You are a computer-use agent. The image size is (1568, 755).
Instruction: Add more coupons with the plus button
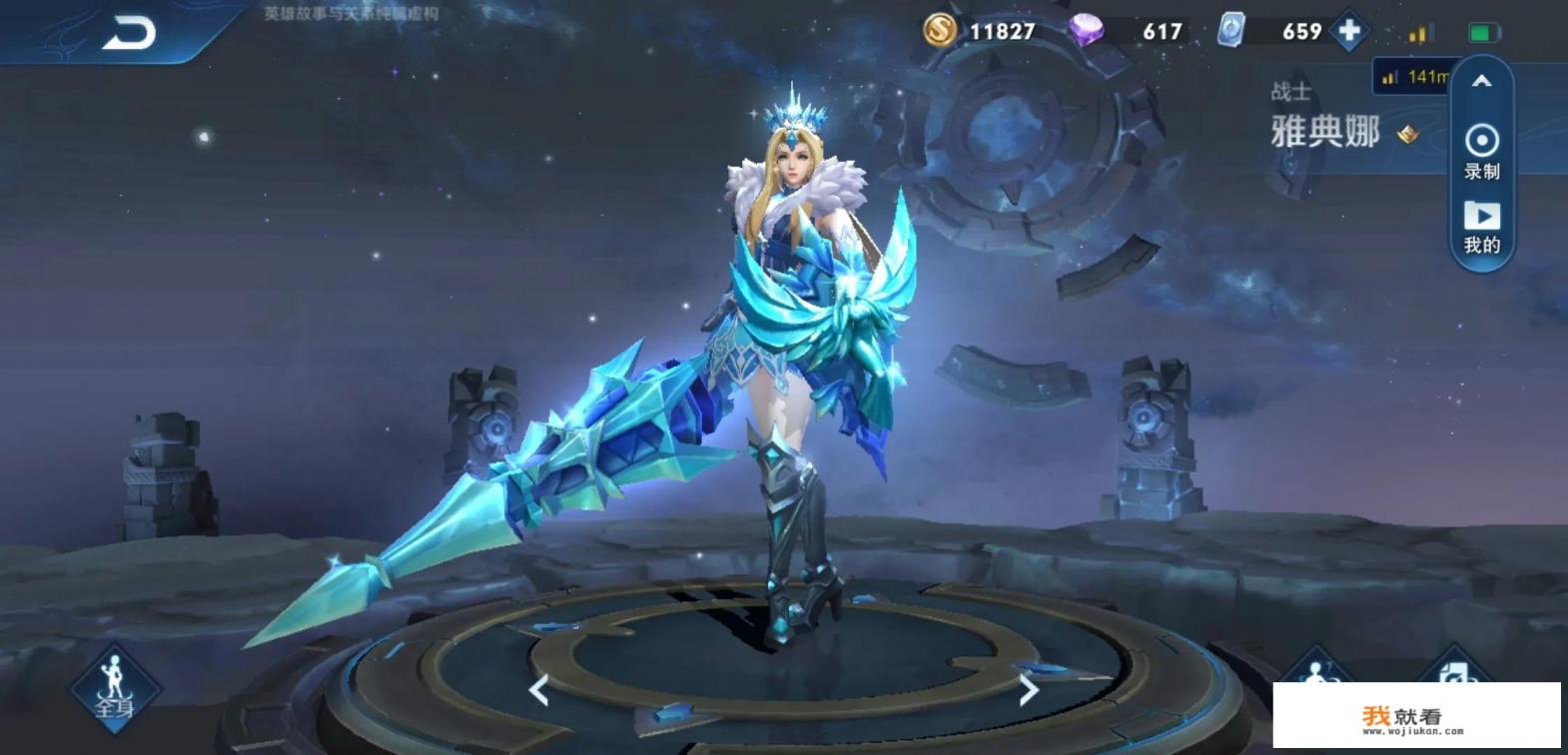(1349, 31)
